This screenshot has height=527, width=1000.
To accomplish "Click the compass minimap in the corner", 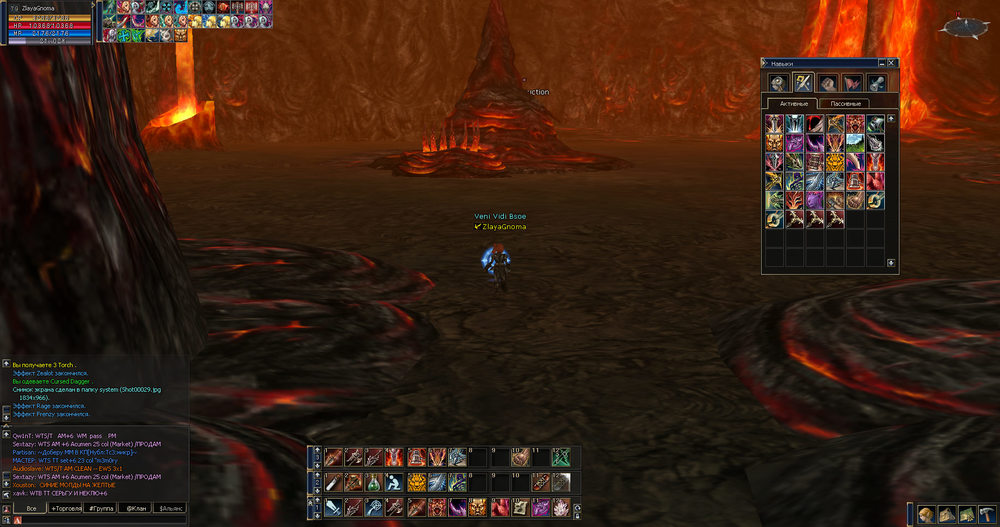I will [967, 26].
